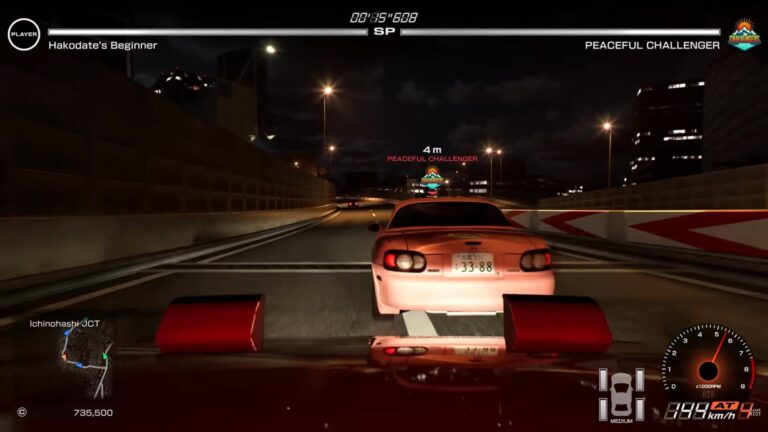Viewport: 768px width, 432px height.
Task: Click the credits currency icon
Action: click(22, 412)
